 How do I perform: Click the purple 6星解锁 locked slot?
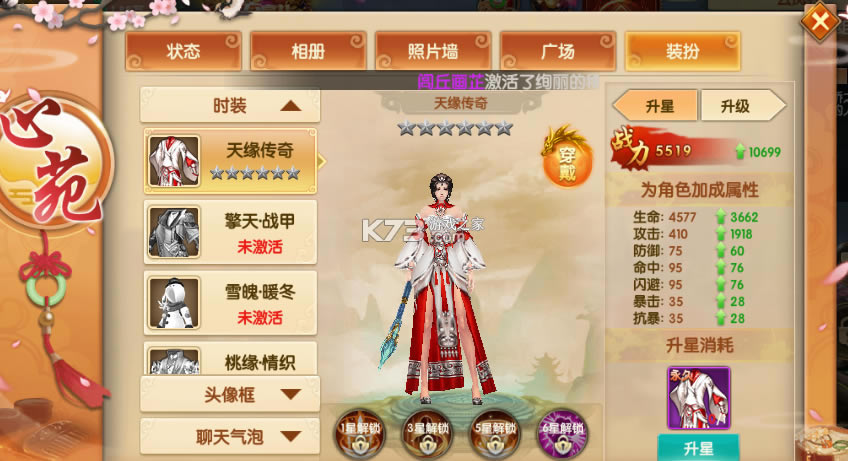[562, 433]
